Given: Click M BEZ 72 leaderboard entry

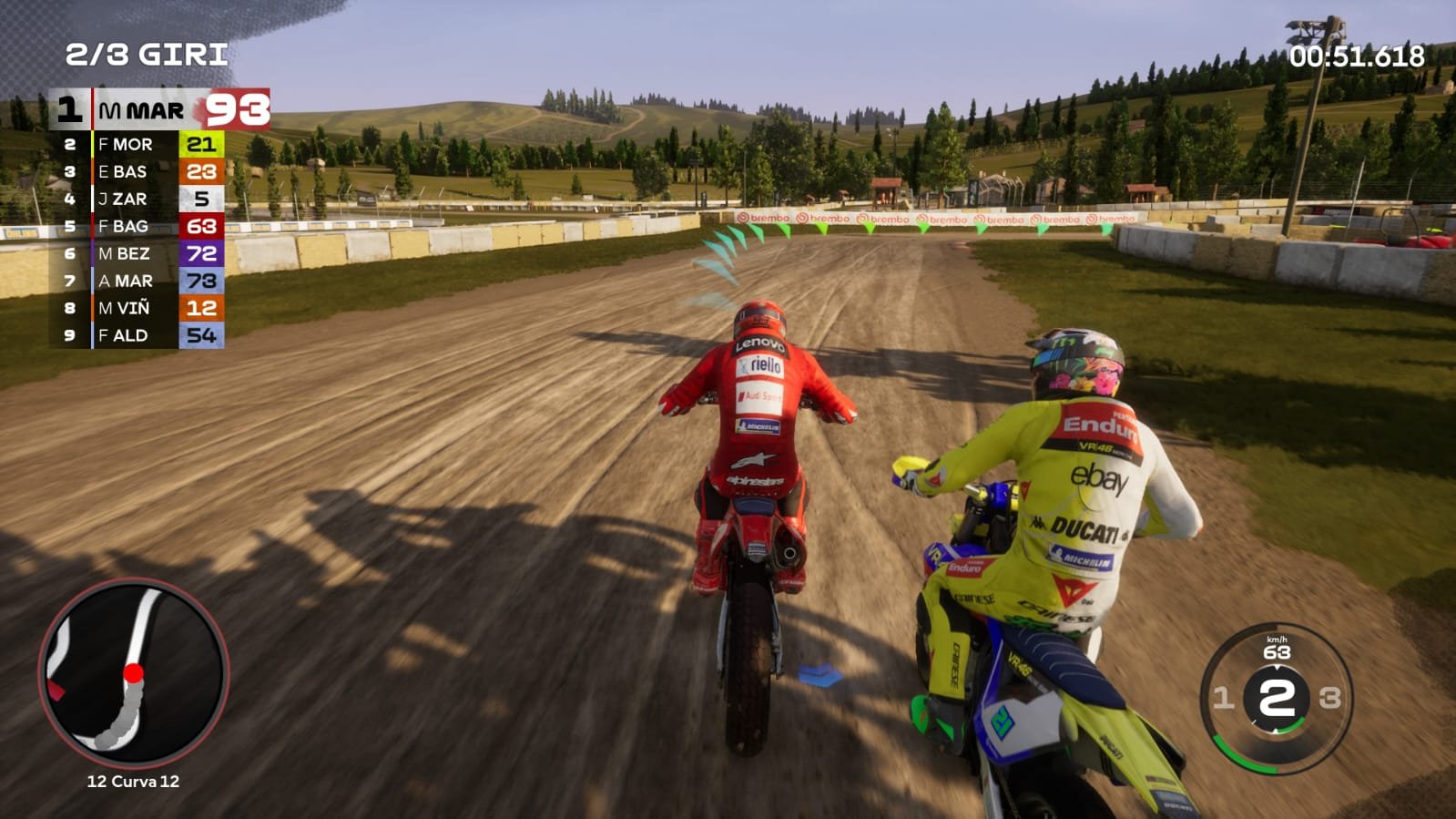Looking at the screenshot, I should click(138, 253).
